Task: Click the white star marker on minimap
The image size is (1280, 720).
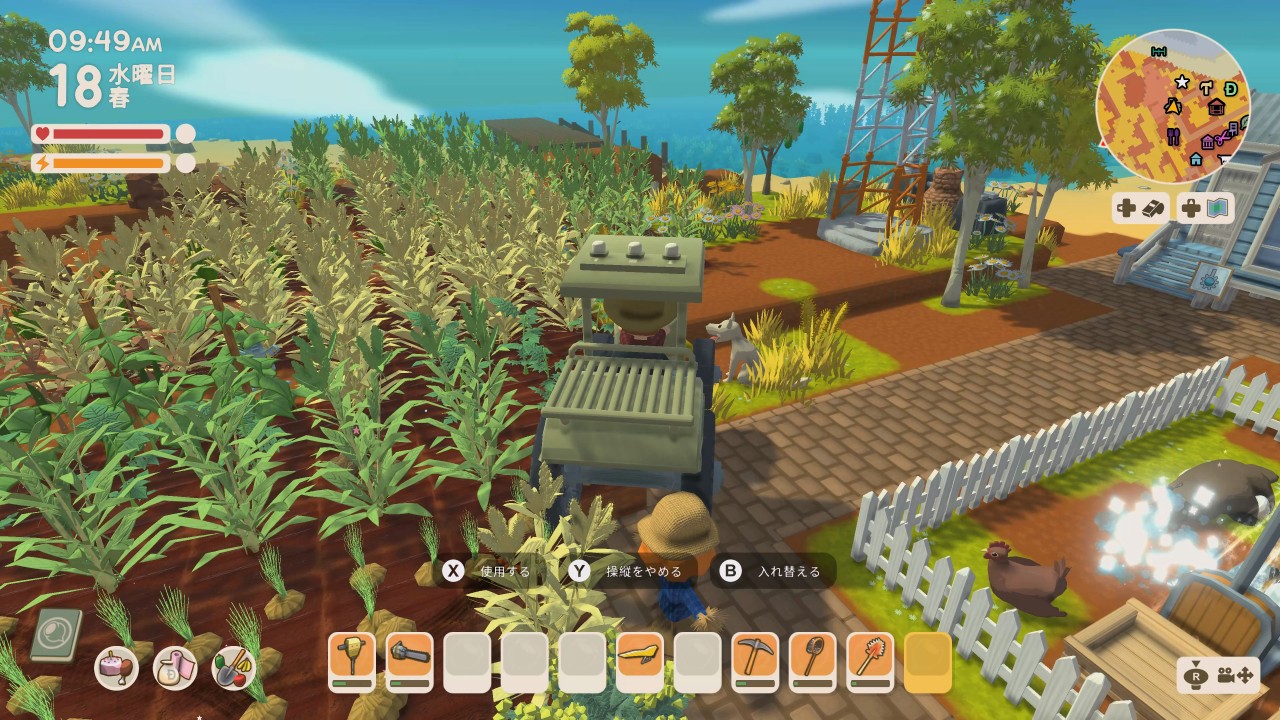Action: 1181,82
